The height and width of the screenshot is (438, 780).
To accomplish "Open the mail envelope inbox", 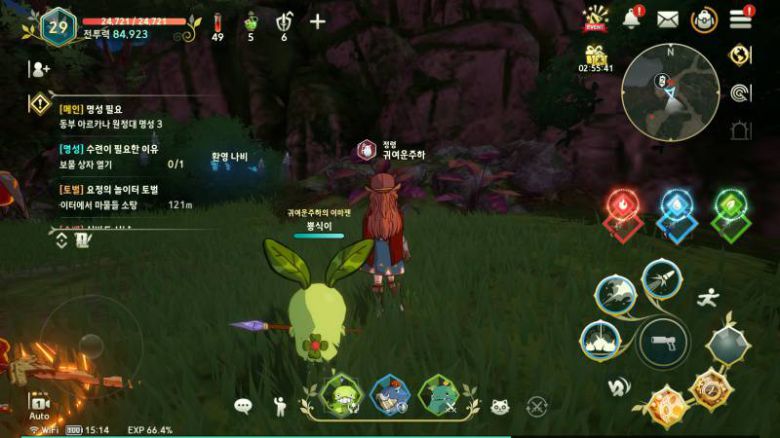I will tap(668, 19).
